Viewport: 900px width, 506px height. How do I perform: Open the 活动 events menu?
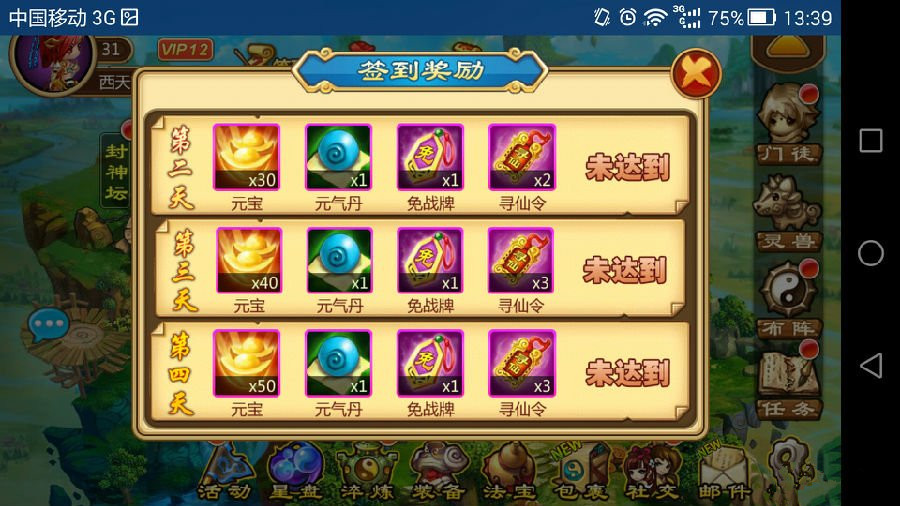tap(224, 473)
